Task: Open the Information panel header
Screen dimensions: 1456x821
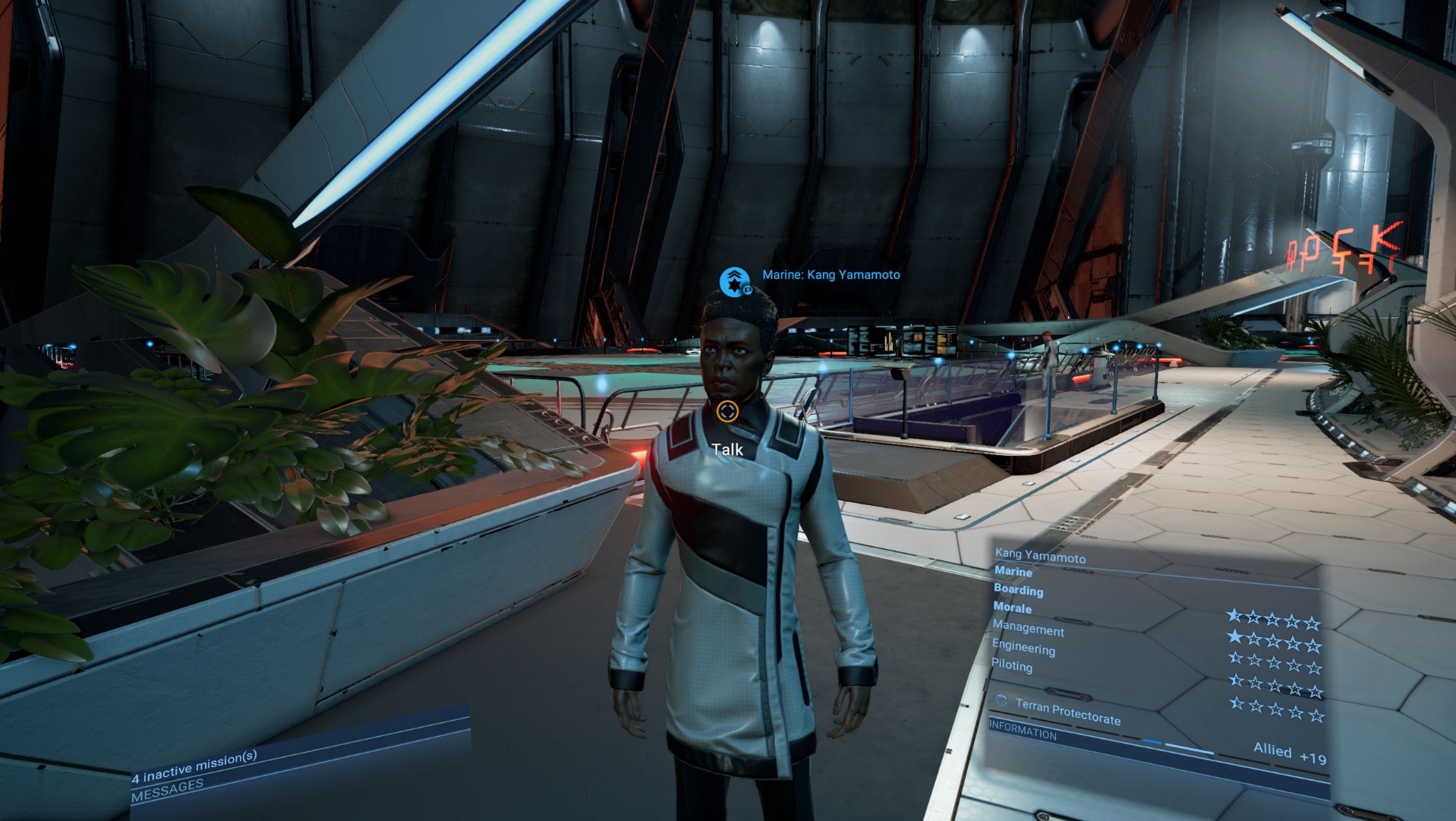Action: (1023, 731)
